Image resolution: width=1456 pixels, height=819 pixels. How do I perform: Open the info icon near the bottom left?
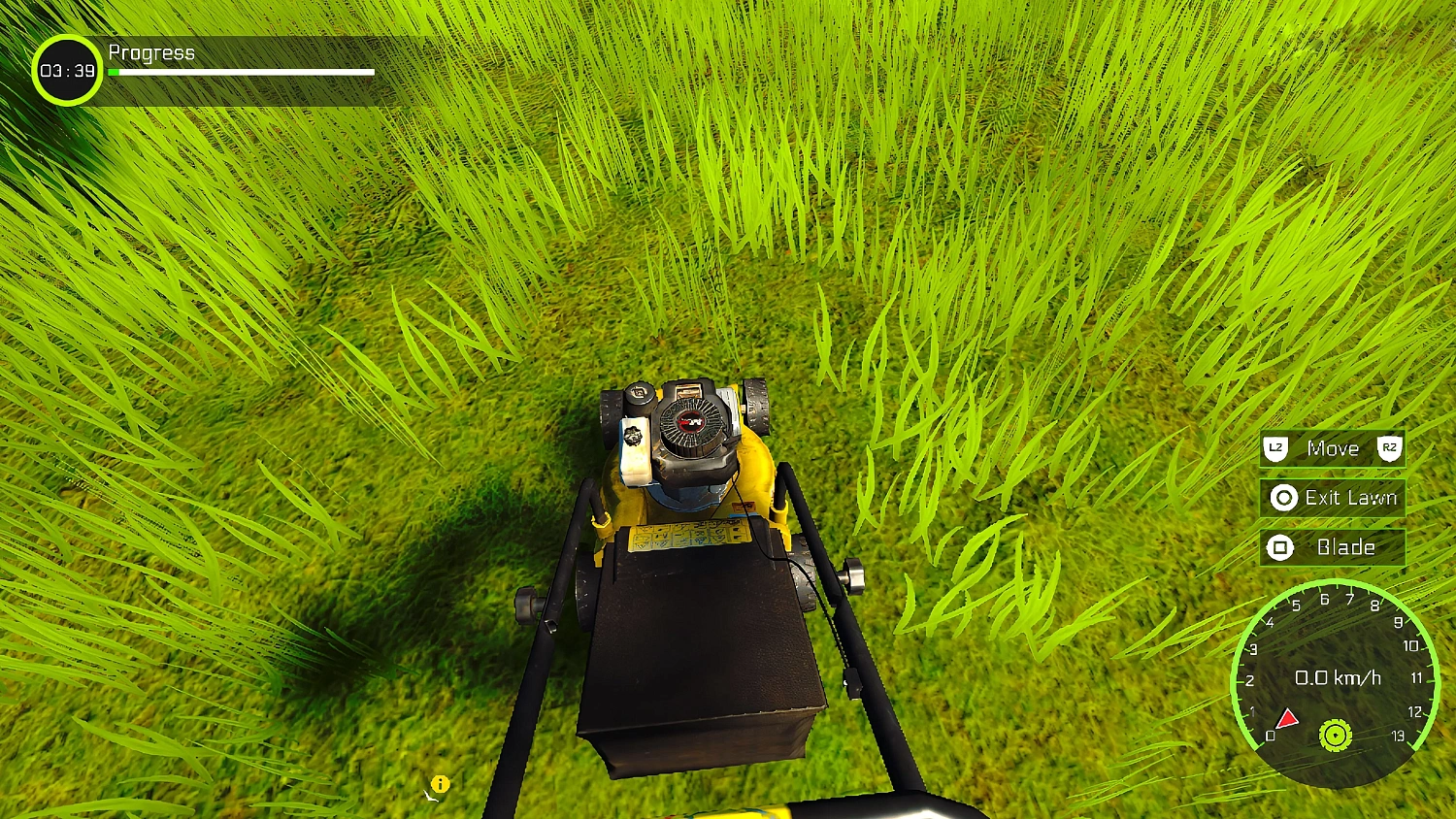[x=442, y=783]
